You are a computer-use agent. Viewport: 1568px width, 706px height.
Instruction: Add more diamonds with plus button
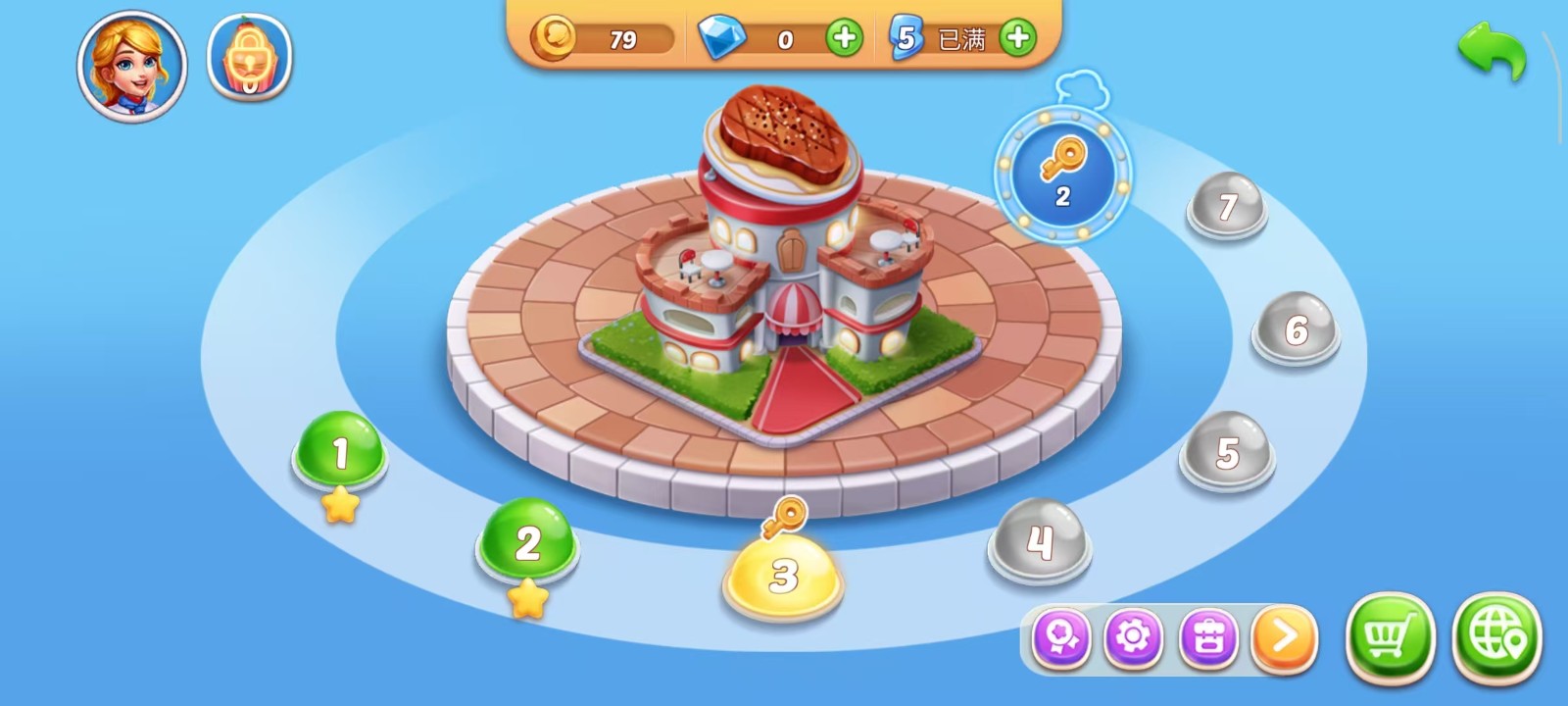pyautogui.click(x=844, y=38)
